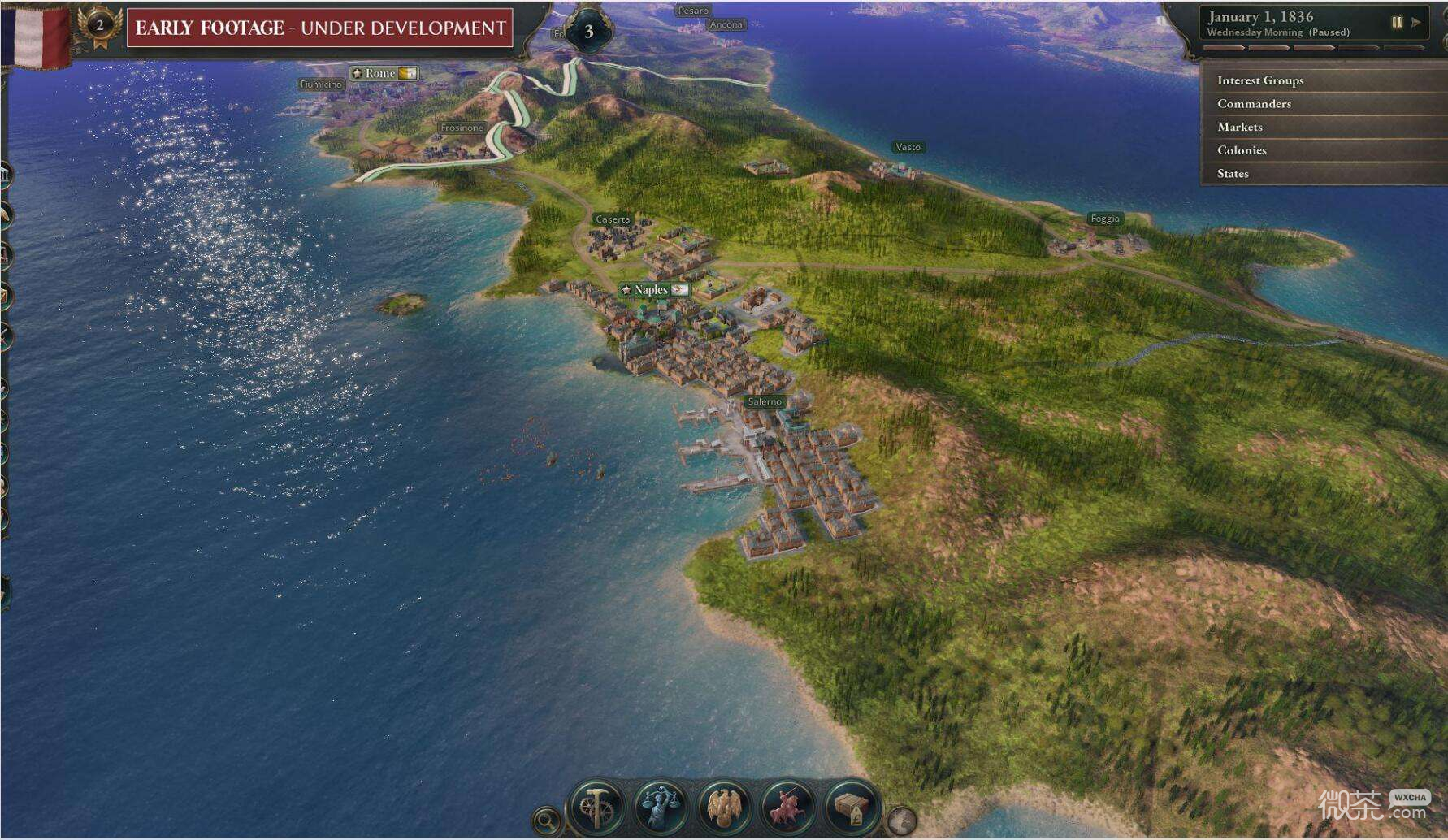This screenshot has height=840, width=1448.
Task: Select Markets from the outliner
Action: [x=1239, y=127]
